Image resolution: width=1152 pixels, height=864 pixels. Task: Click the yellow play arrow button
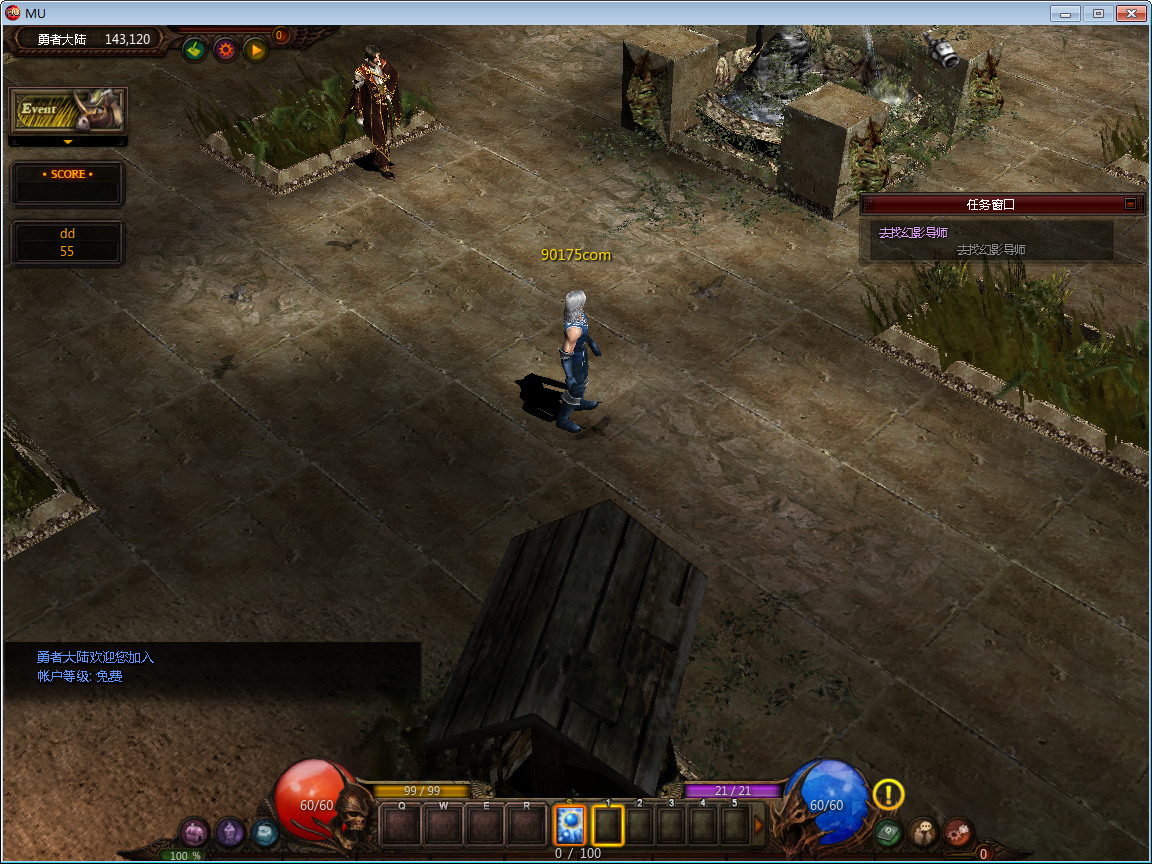click(255, 49)
